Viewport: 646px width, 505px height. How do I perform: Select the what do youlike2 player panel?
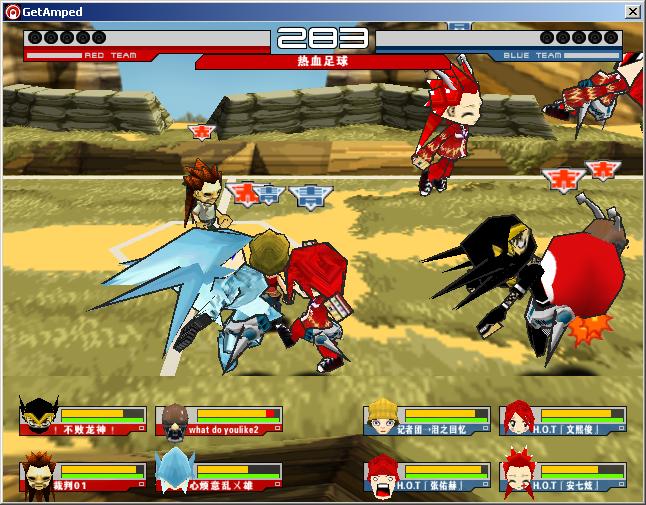(x=220, y=420)
